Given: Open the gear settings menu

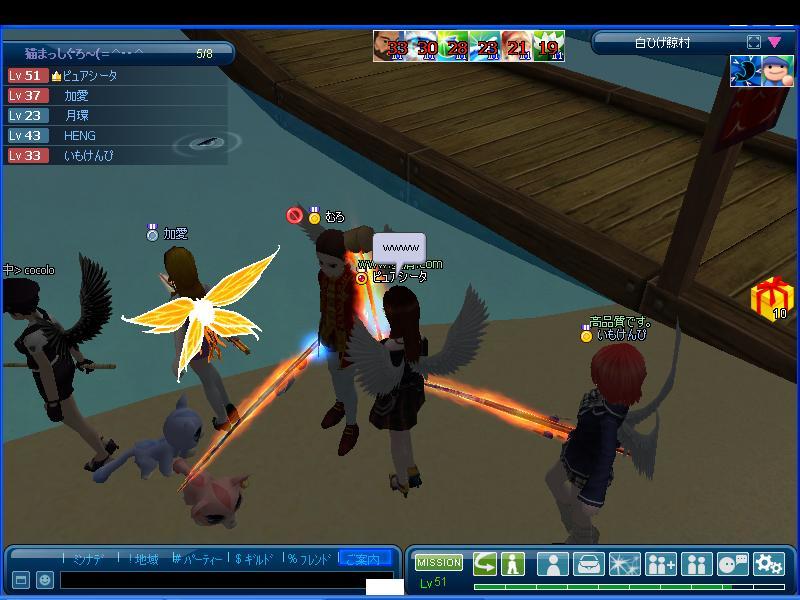Looking at the screenshot, I should (x=768, y=564).
